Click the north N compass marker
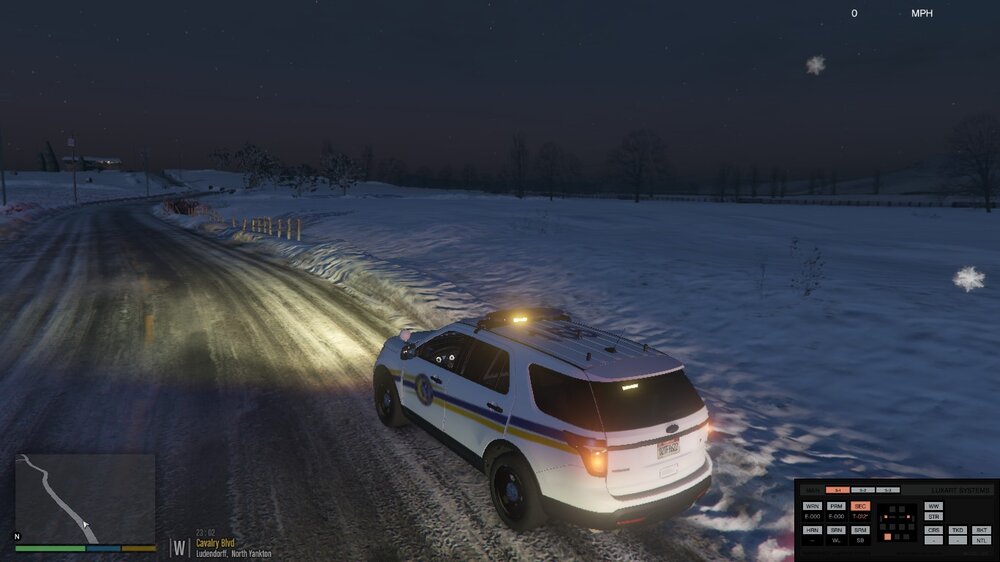 tap(17, 537)
